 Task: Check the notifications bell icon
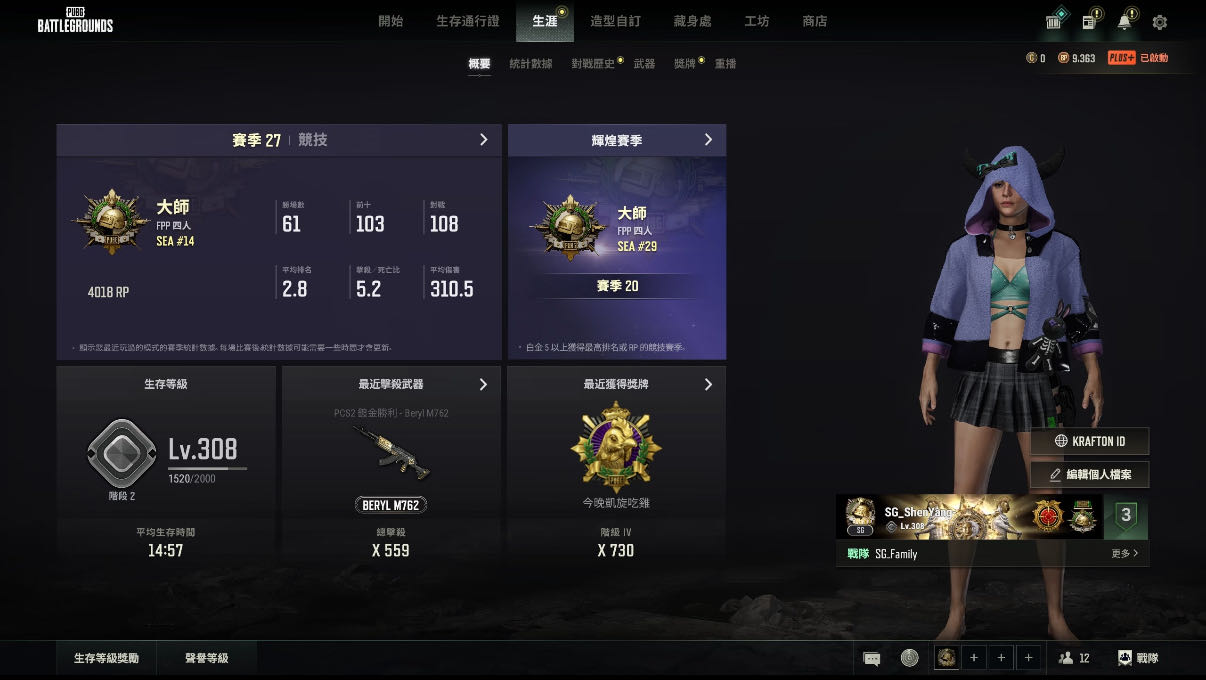(1125, 22)
